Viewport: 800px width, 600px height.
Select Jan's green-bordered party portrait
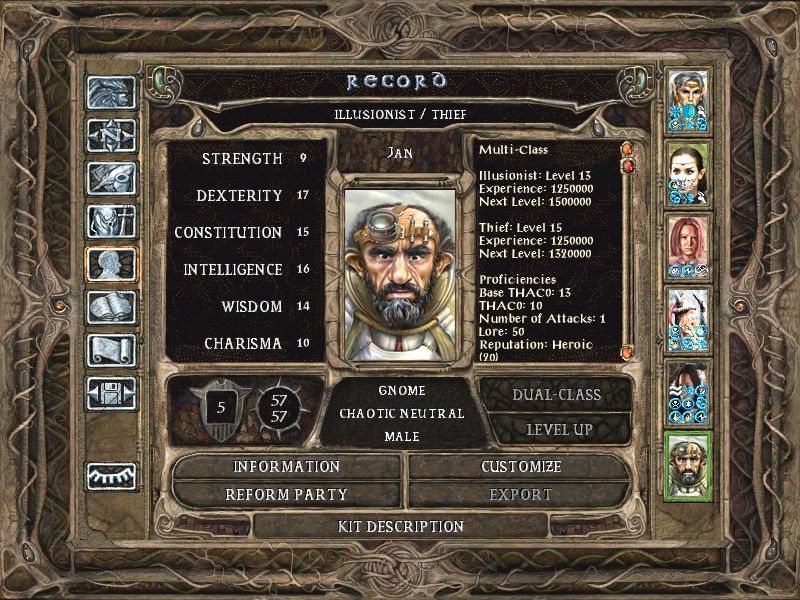[x=688, y=465]
